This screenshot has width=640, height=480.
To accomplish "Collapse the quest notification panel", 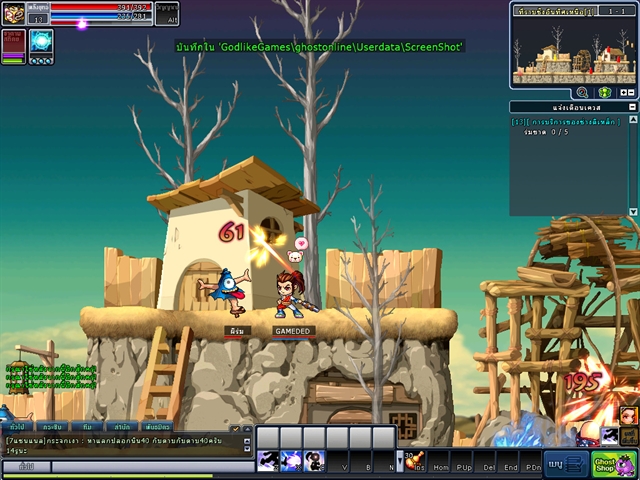I will pos(633,107).
